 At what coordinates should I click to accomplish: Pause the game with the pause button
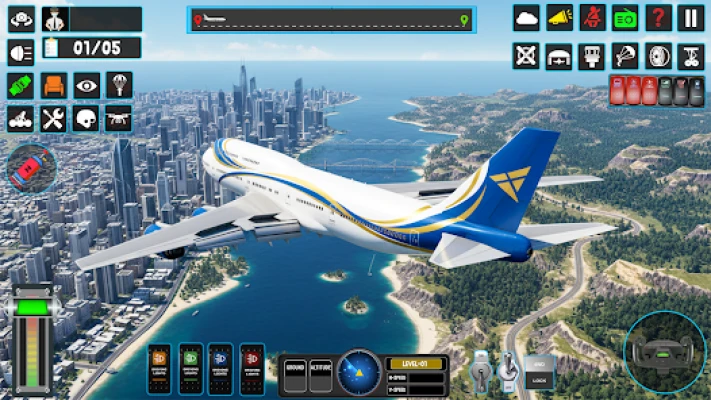coord(690,18)
